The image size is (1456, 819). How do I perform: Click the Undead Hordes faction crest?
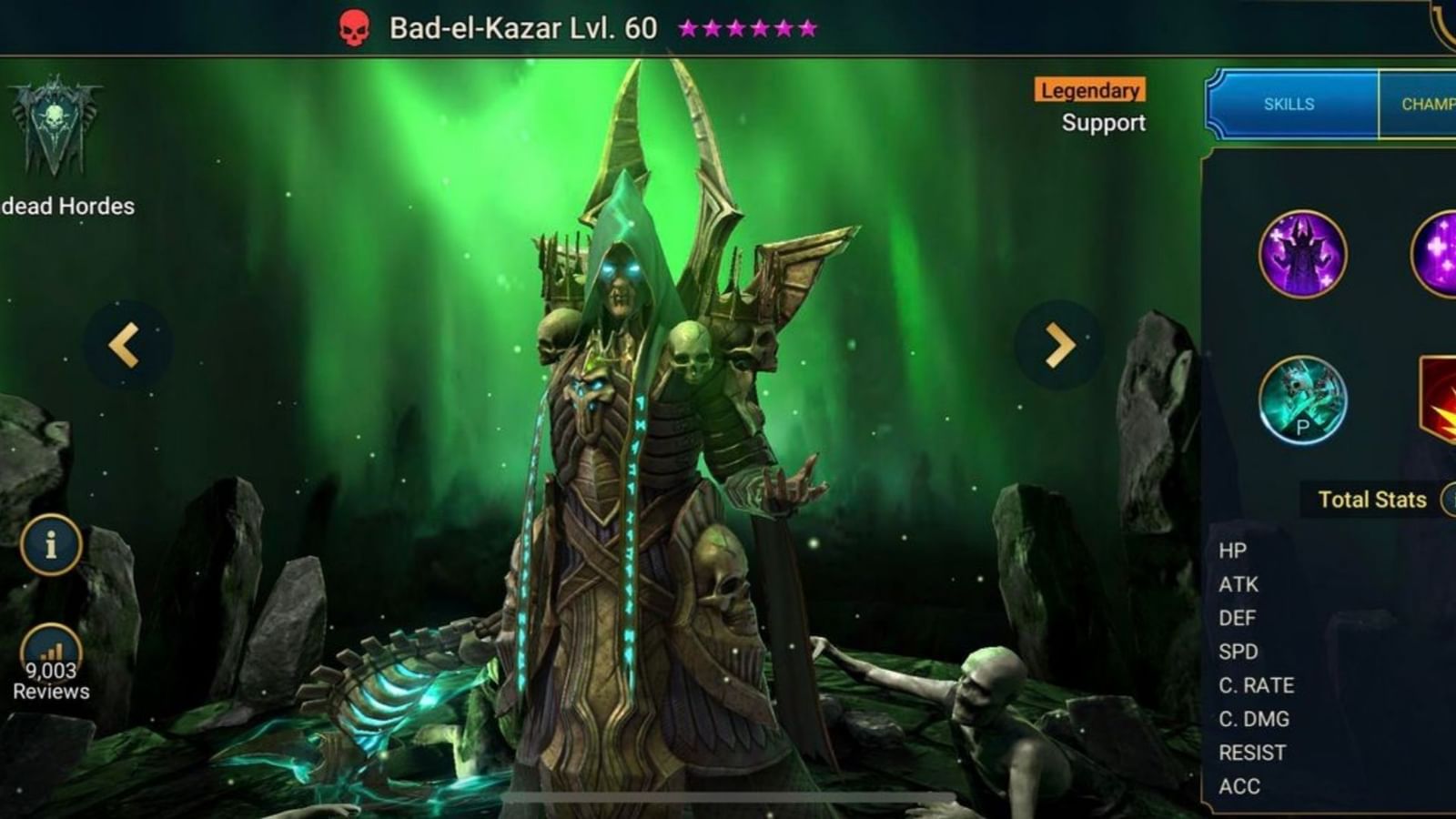tap(55, 127)
